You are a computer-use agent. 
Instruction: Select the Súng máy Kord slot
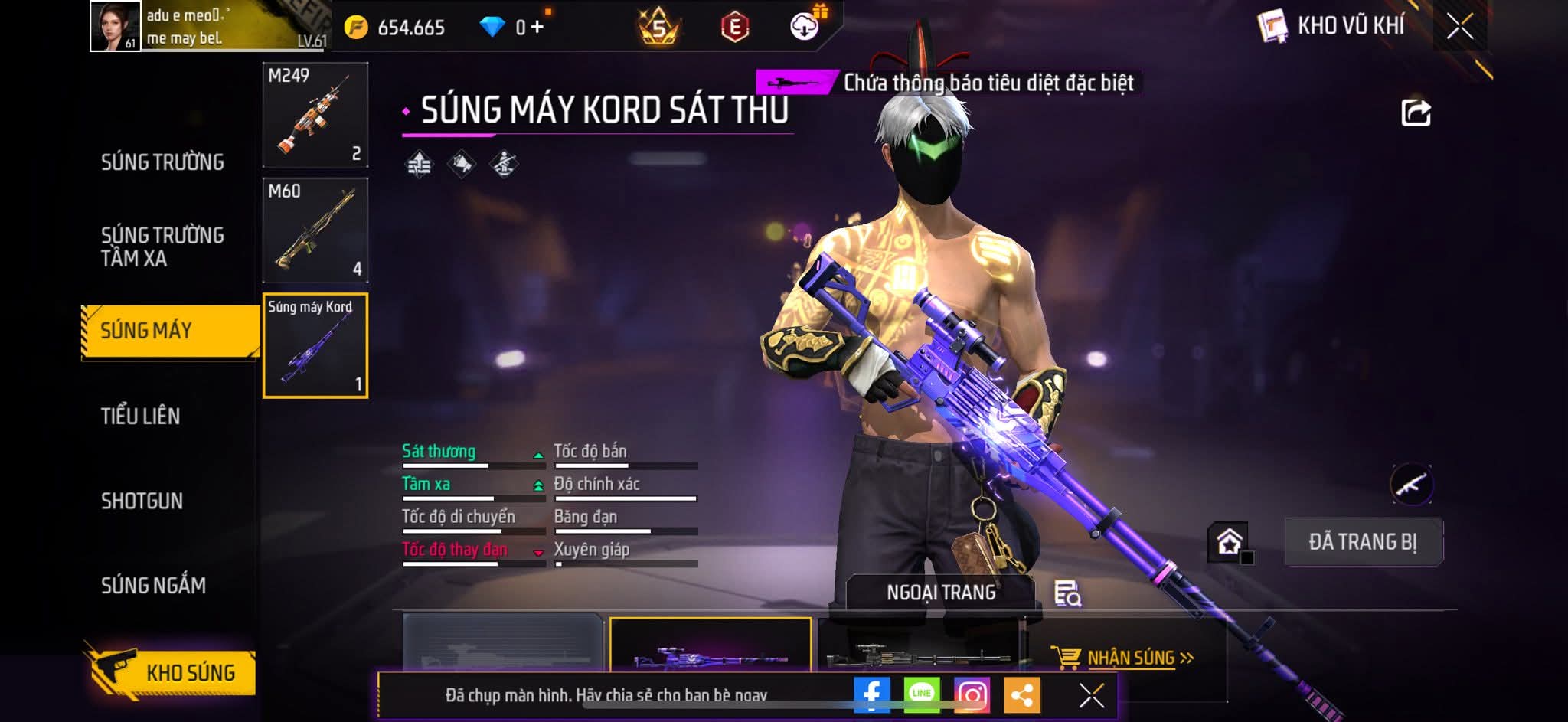(x=315, y=346)
